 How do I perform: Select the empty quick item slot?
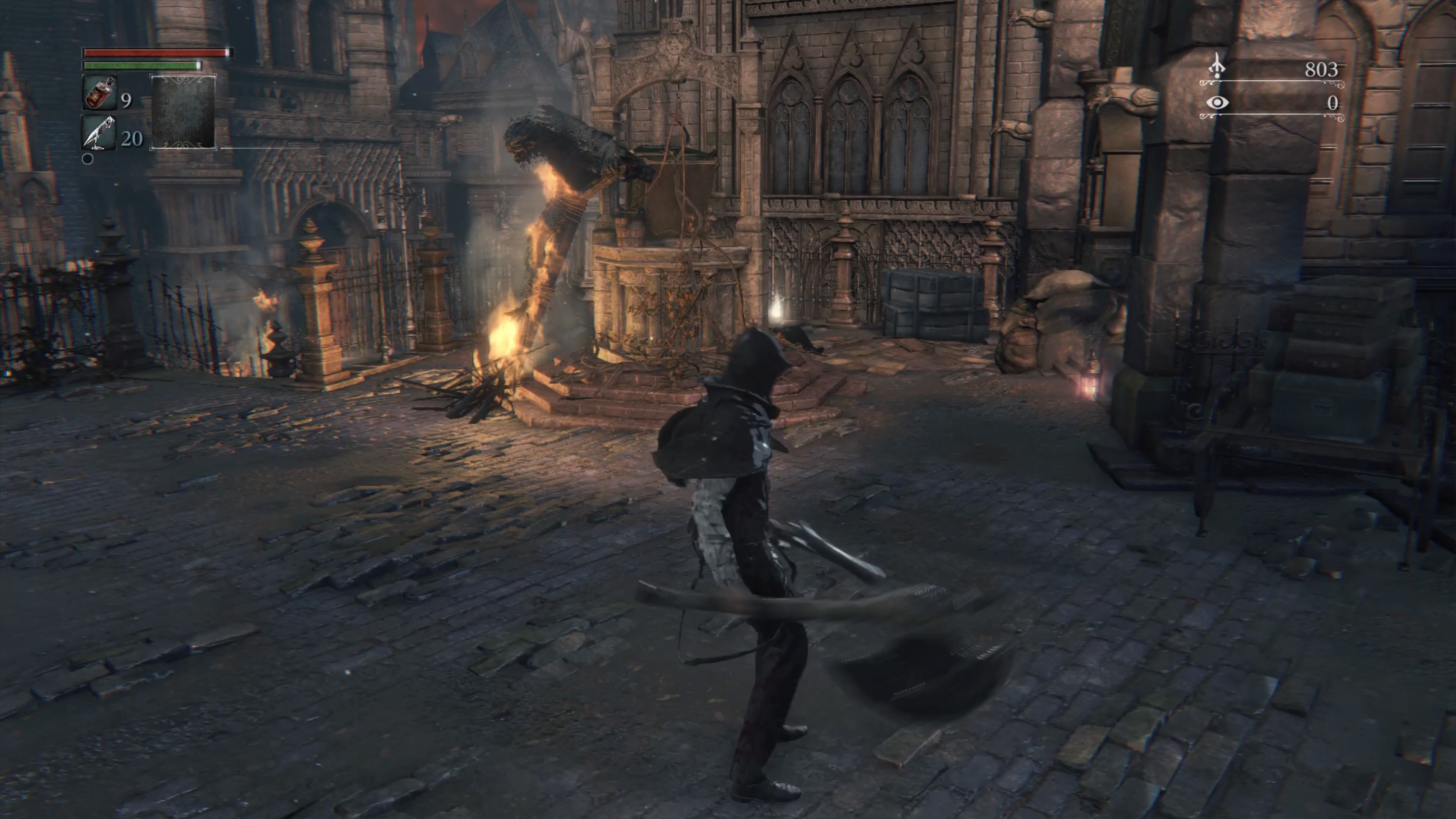[183, 112]
